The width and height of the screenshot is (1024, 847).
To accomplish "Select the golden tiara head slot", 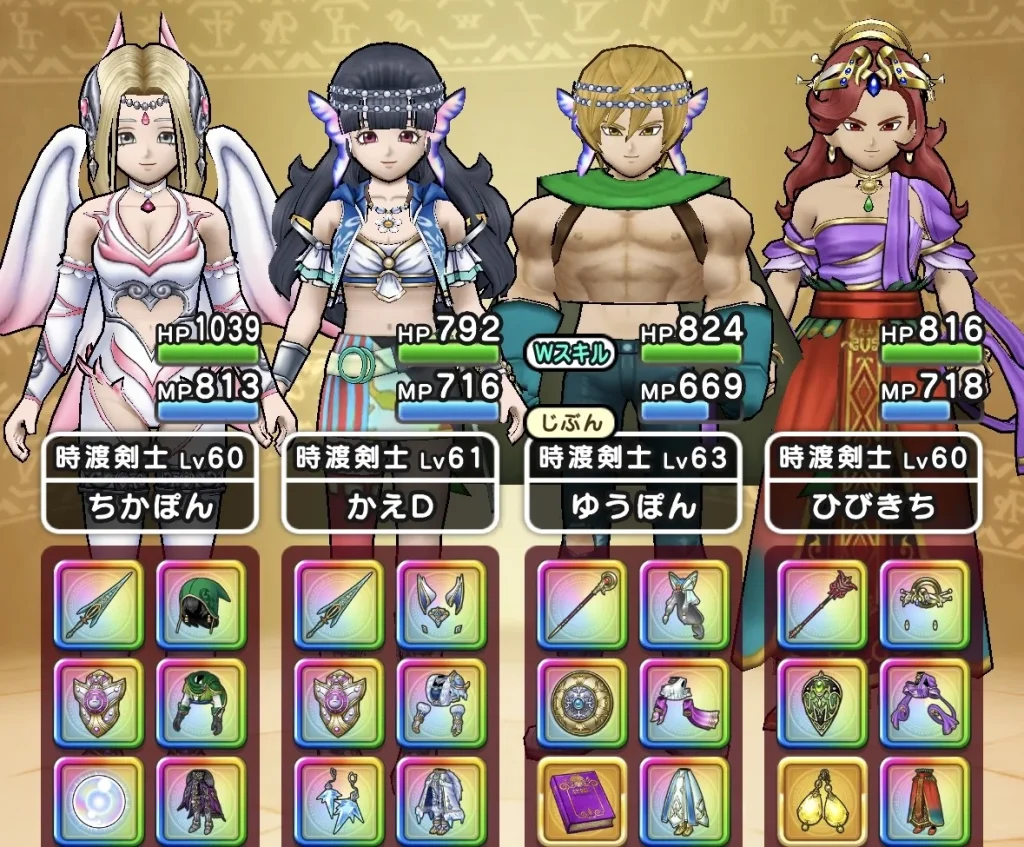I will (924, 603).
